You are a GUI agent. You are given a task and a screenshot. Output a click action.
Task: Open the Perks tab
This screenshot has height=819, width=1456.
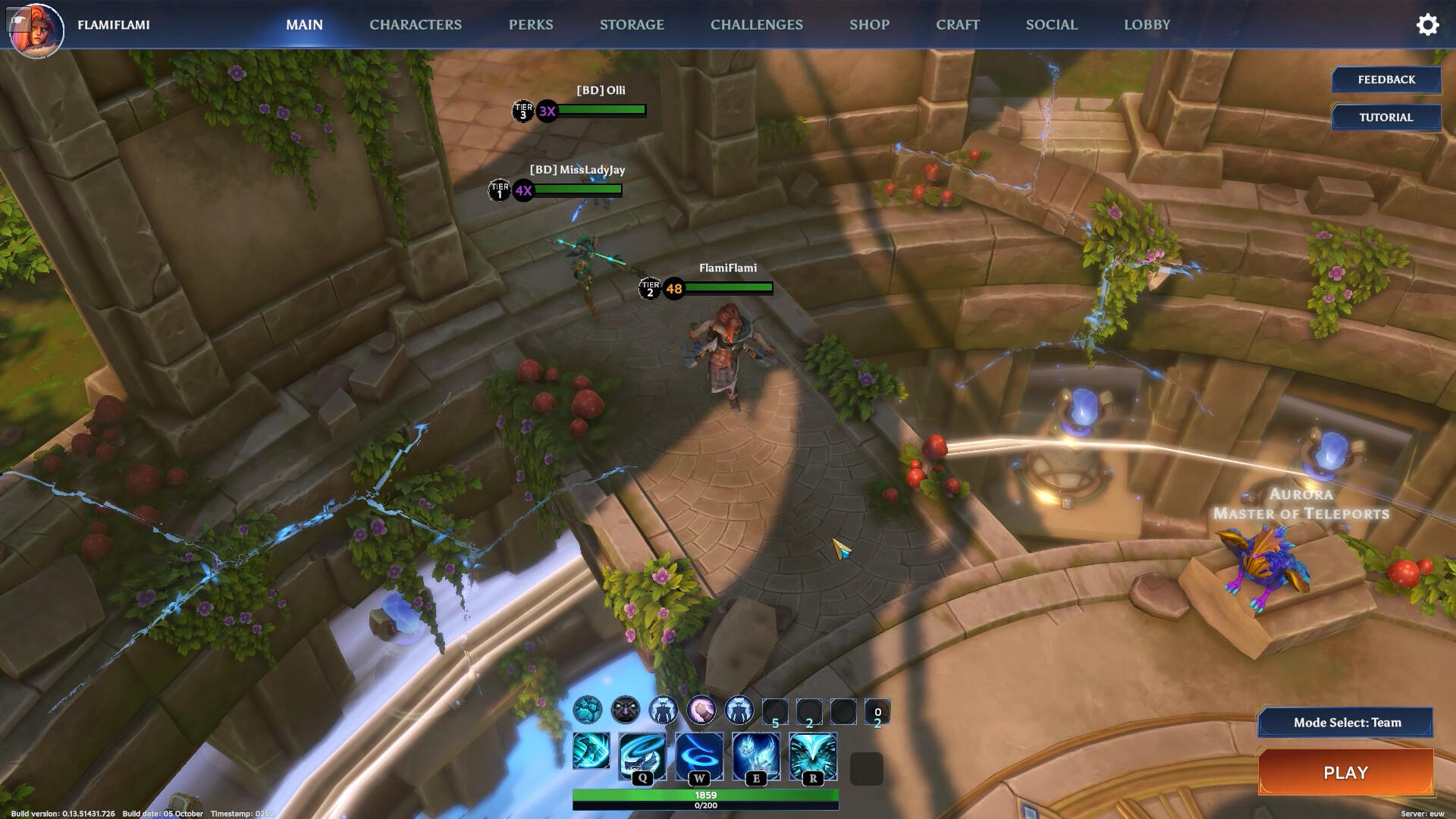[x=531, y=24]
